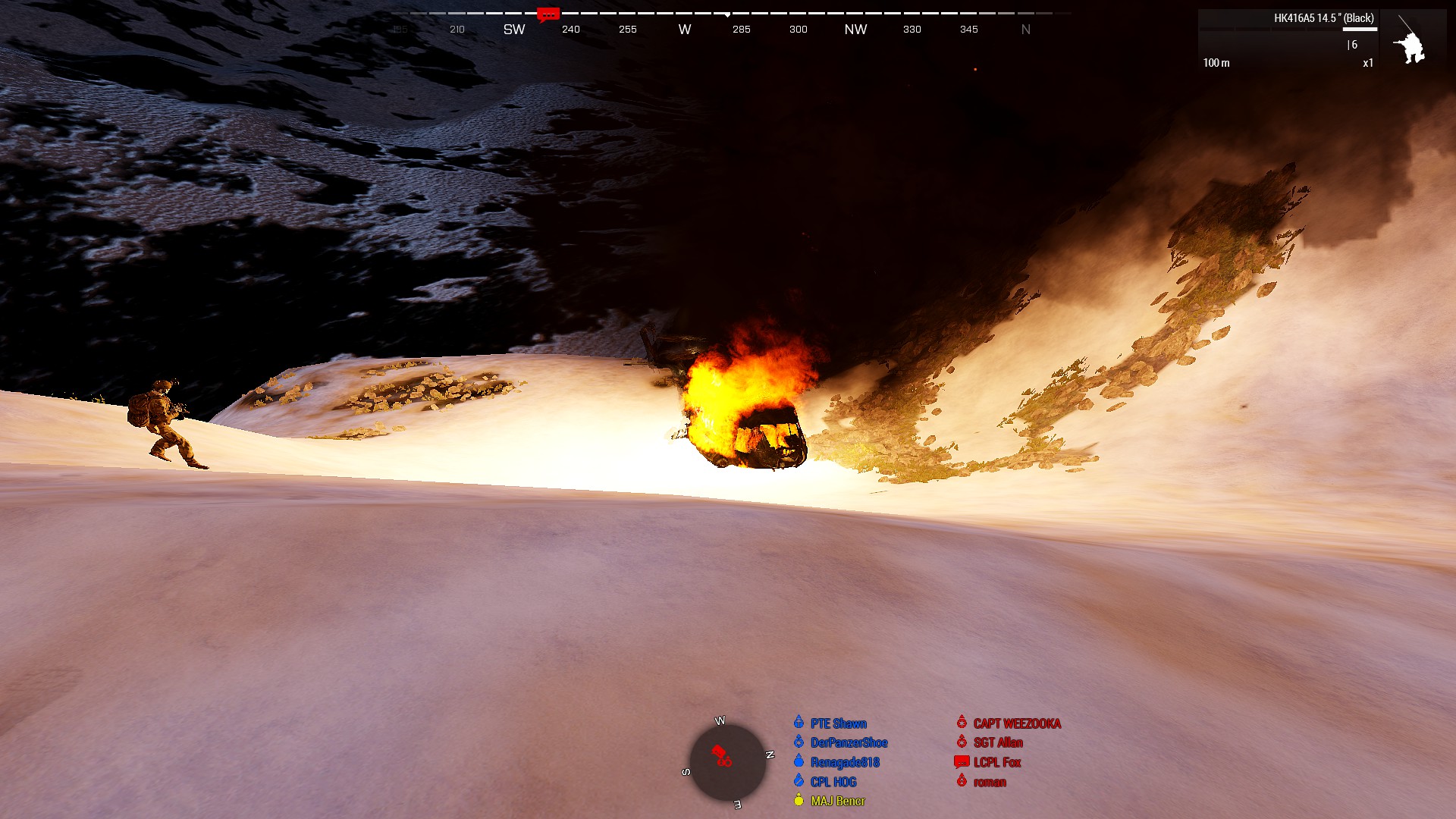Toggle the red marker on the compass bar
Image resolution: width=1456 pixels, height=819 pixels.
pos(548,14)
